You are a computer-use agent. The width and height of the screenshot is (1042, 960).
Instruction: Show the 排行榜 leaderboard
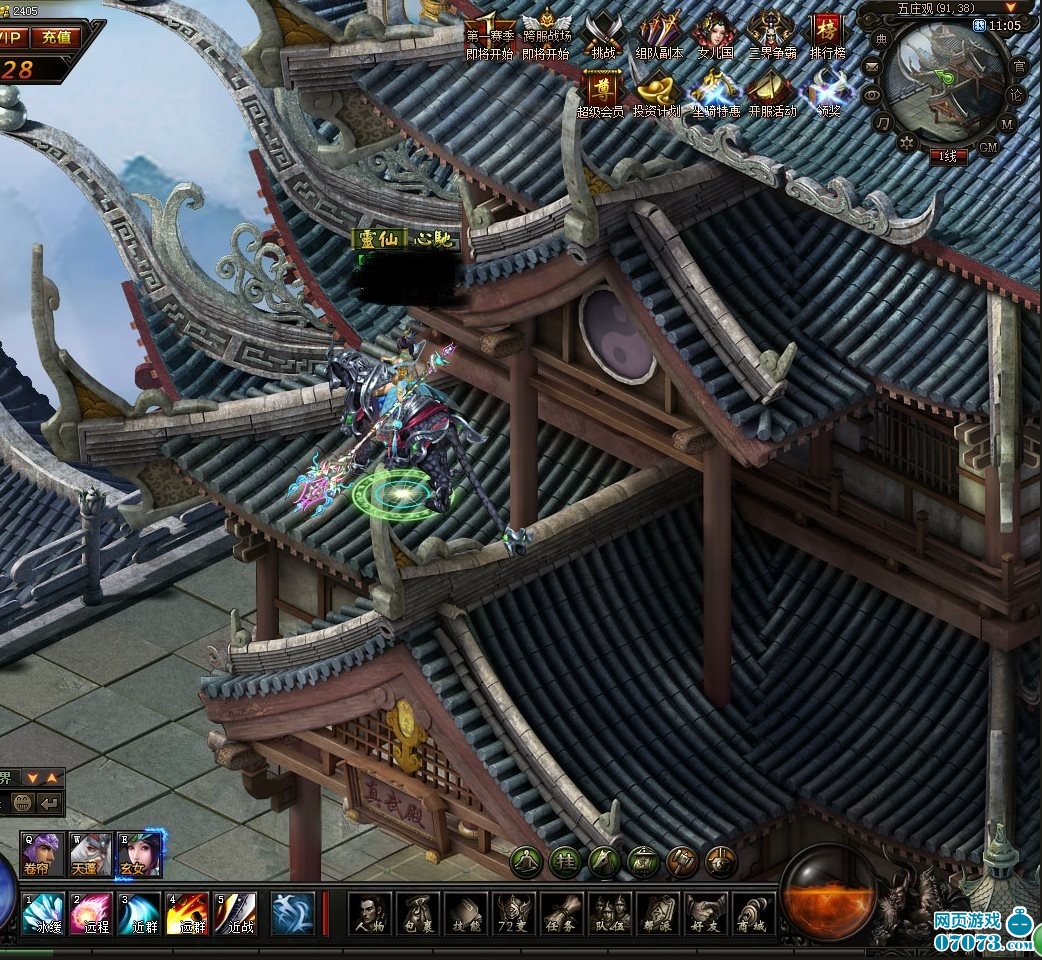pos(827,35)
